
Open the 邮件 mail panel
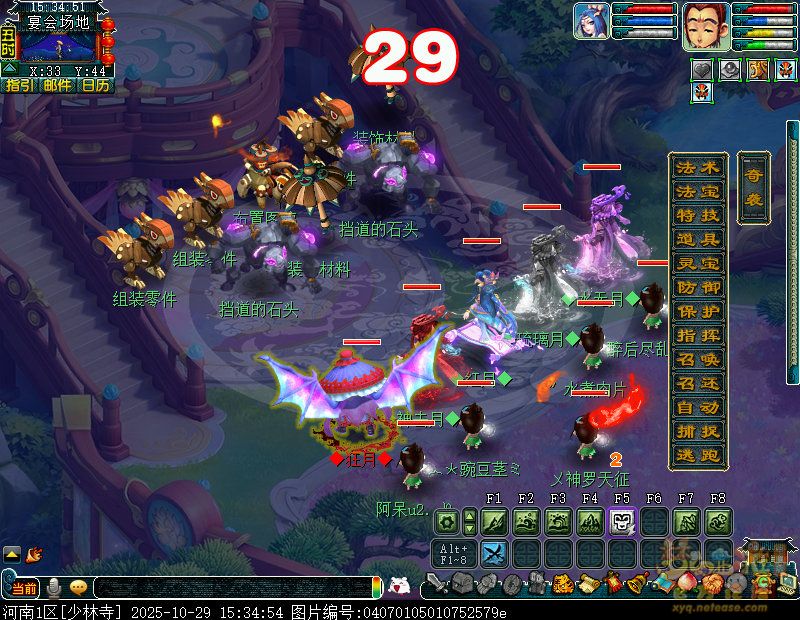(x=57, y=86)
